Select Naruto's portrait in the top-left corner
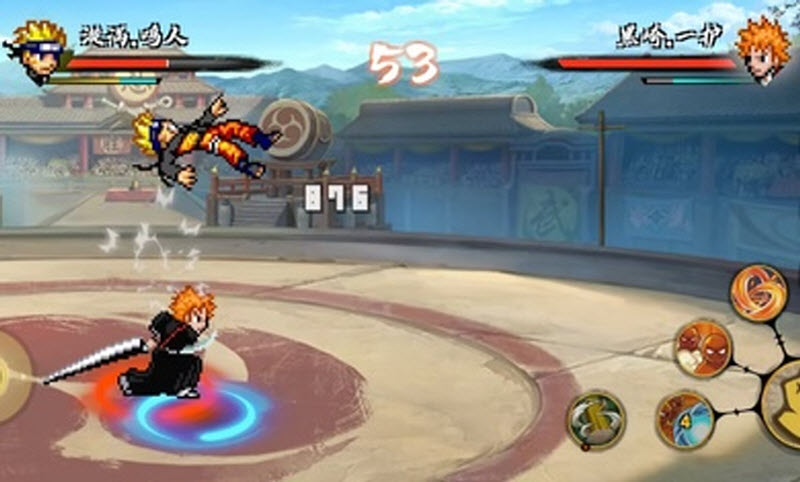 pyautogui.click(x=37, y=48)
